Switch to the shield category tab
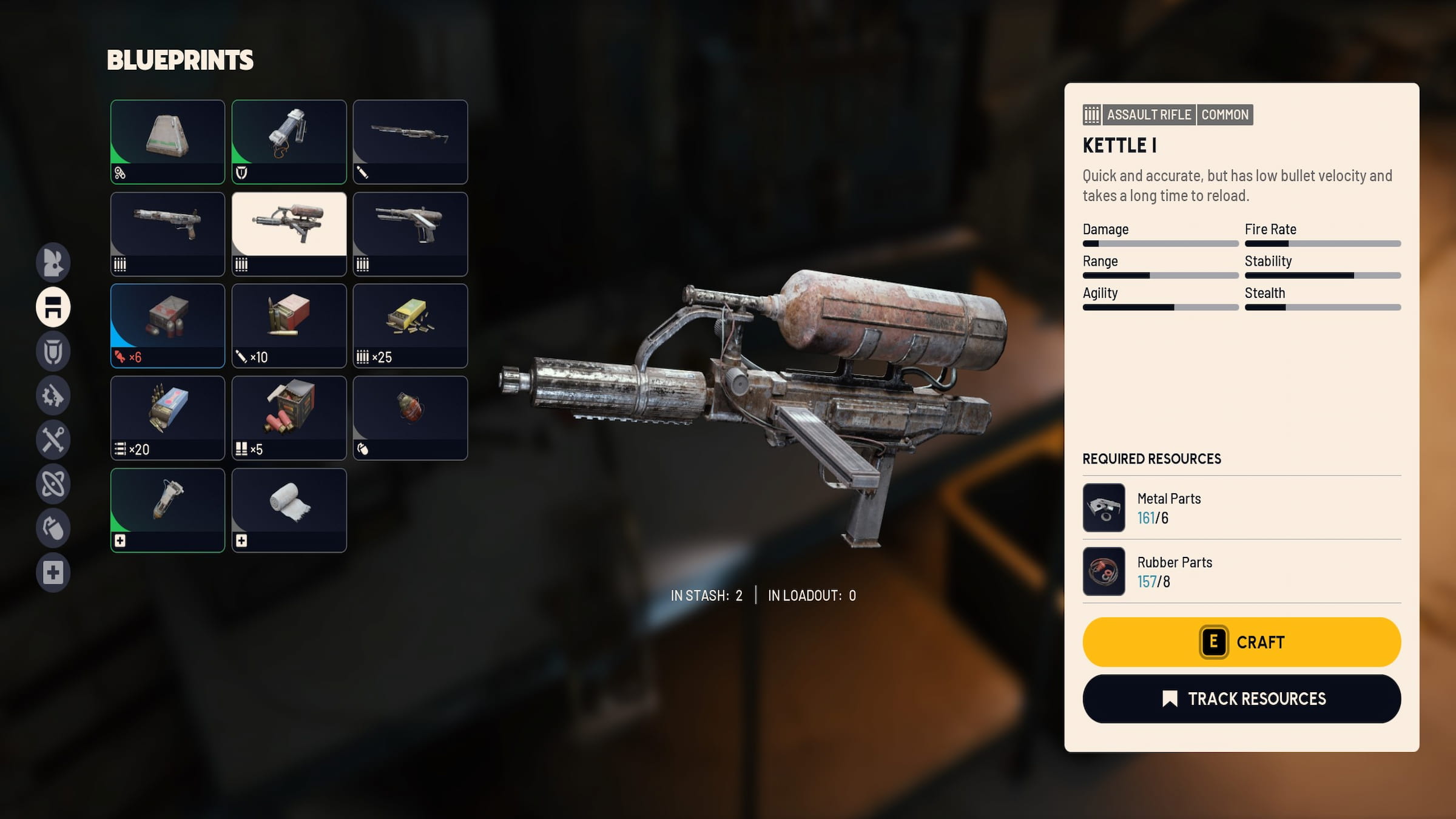The image size is (1456, 819). click(53, 351)
